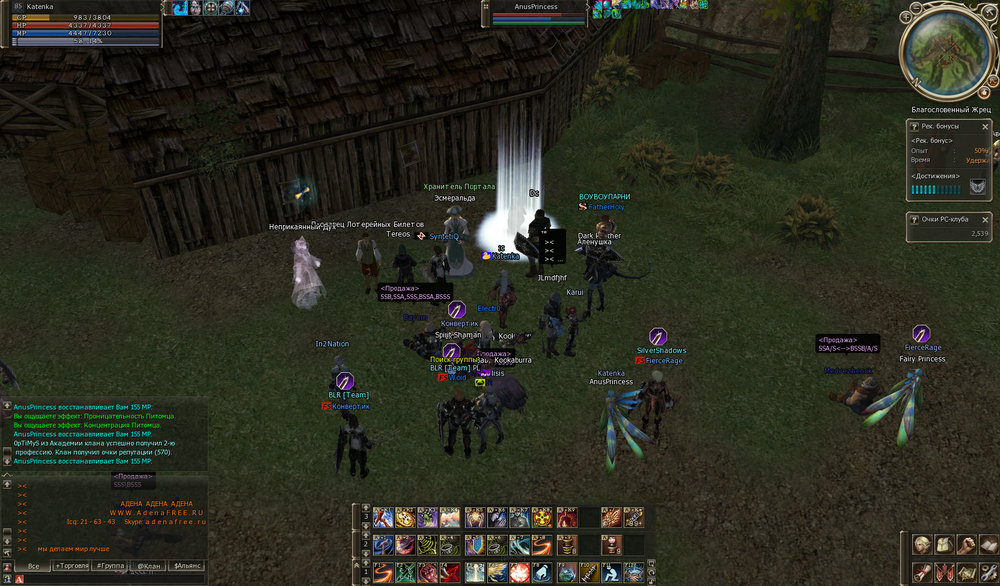
Task: Use the red explosion skill in hotbar one
Action: [520, 572]
